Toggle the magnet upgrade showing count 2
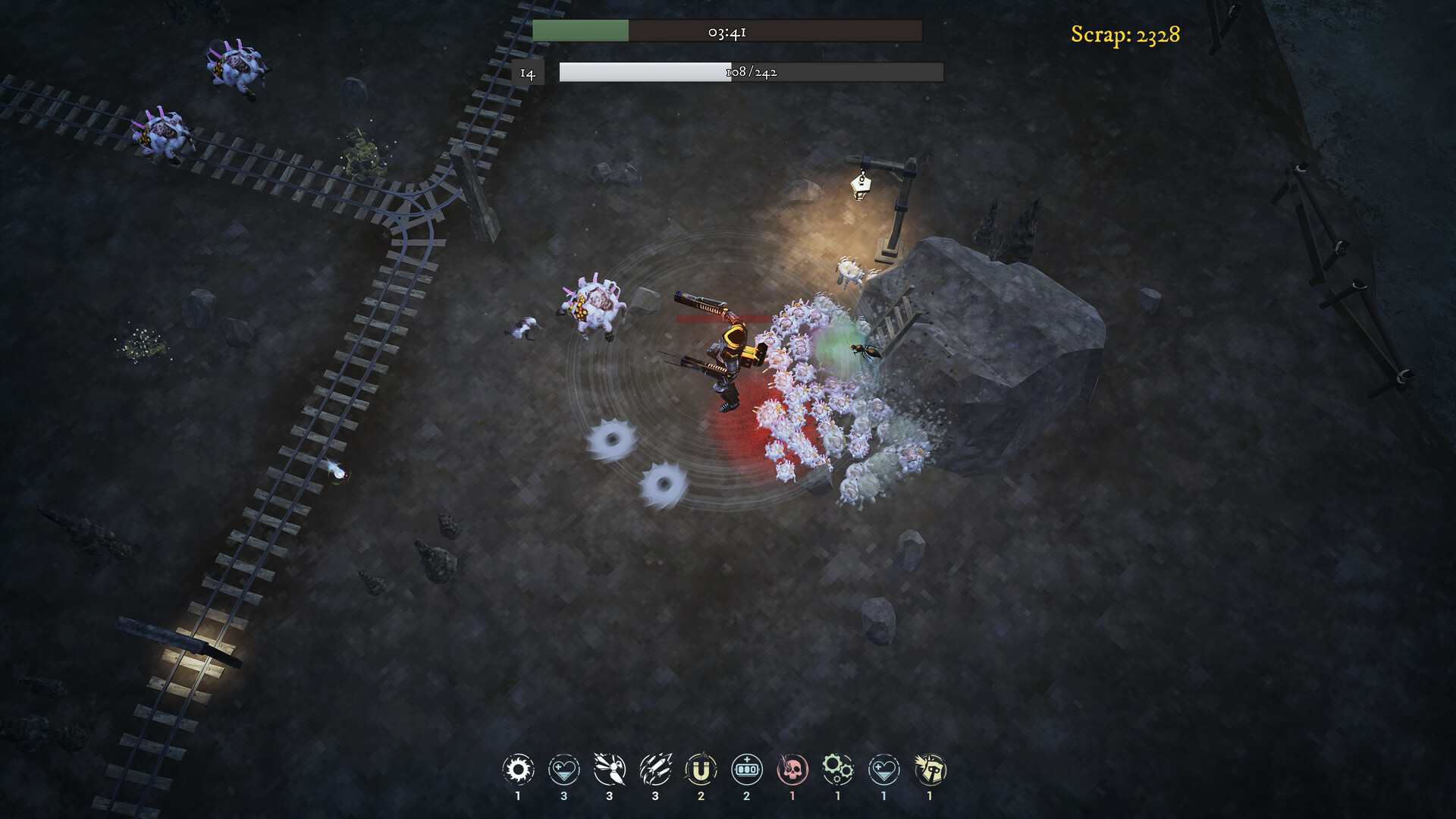Image resolution: width=1456 pixels, height=819 pixels. (x=701, y=769)
